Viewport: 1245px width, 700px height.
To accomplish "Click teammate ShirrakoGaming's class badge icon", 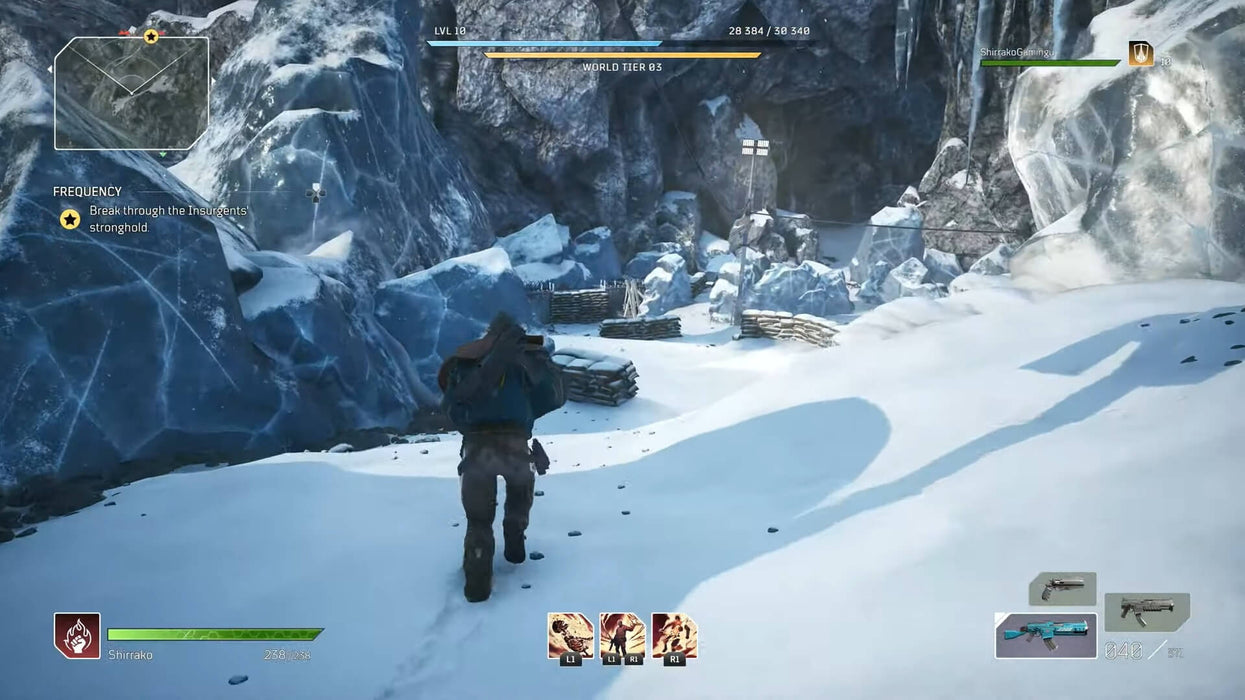I will (1140, 54).
